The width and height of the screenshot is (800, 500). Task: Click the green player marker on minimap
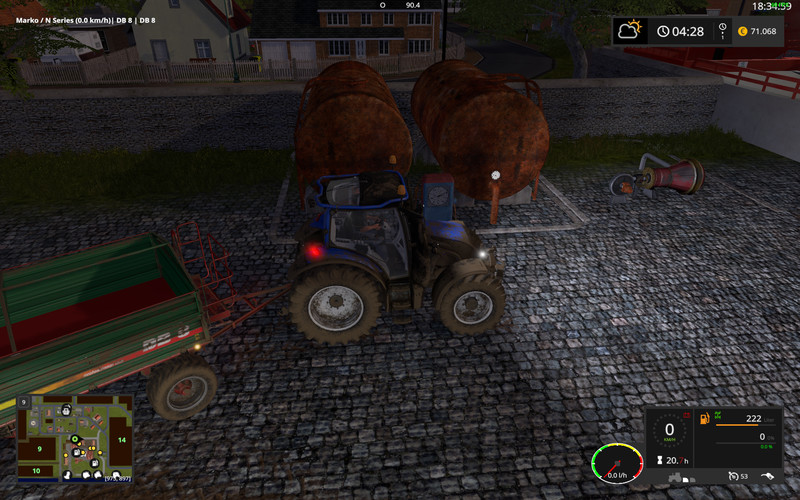point(73,439)
